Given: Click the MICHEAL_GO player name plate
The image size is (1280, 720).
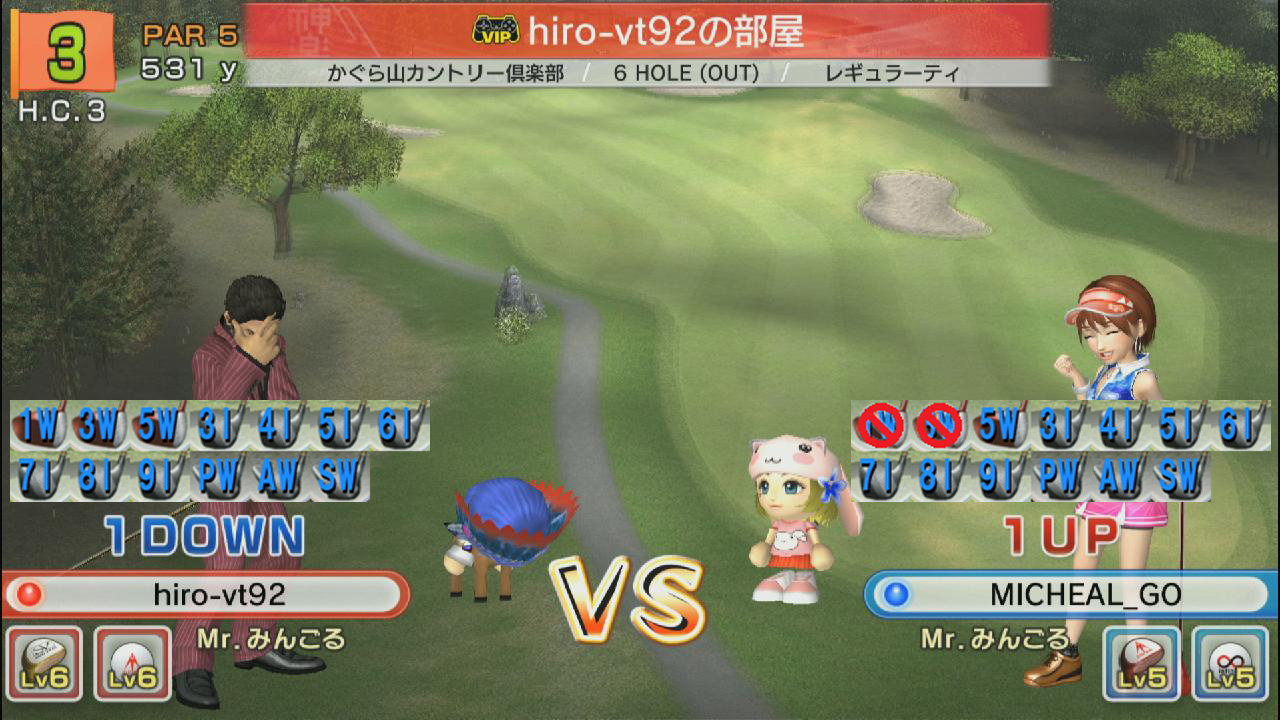Looking at the screenshot, I should coord(1070,595).
